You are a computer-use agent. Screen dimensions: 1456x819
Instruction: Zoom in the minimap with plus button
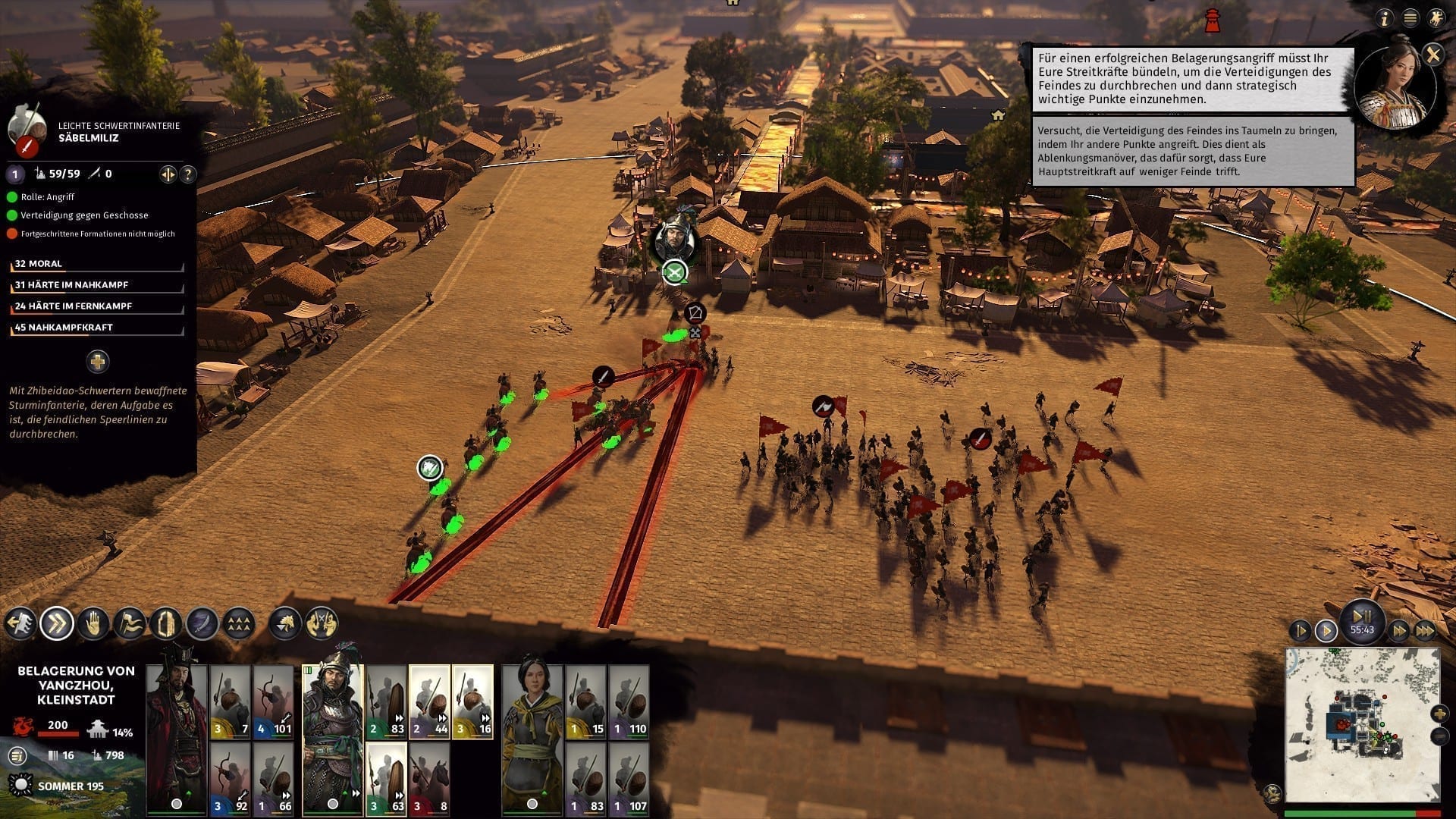1439,714
